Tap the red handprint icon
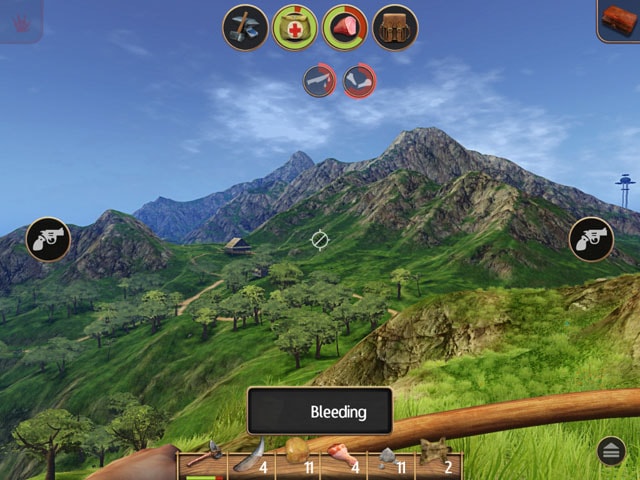Viewport: 640px width, 480px height. [20, 20]
